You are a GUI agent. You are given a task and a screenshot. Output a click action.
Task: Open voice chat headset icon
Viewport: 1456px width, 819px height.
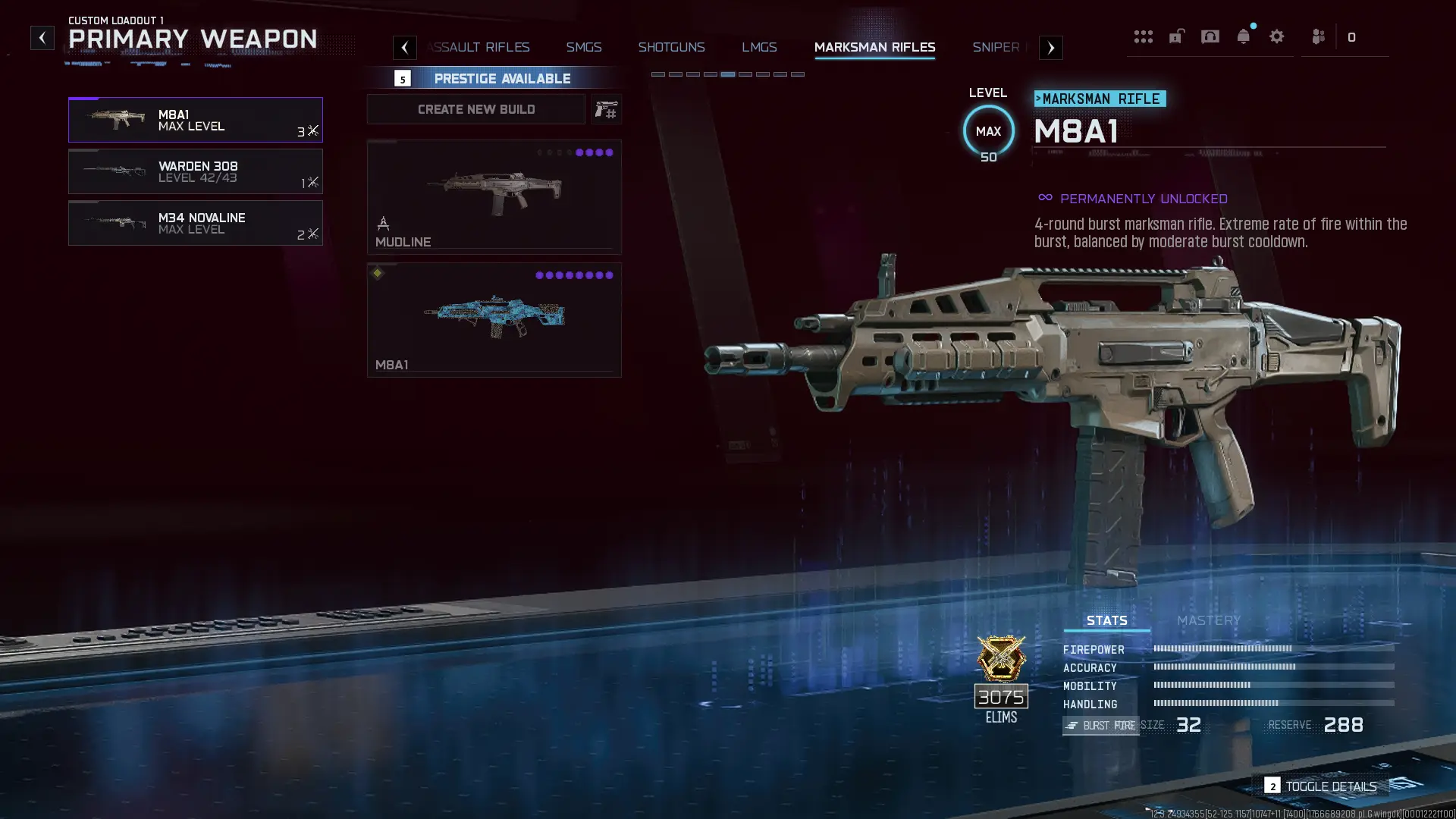click(1210, 36)
